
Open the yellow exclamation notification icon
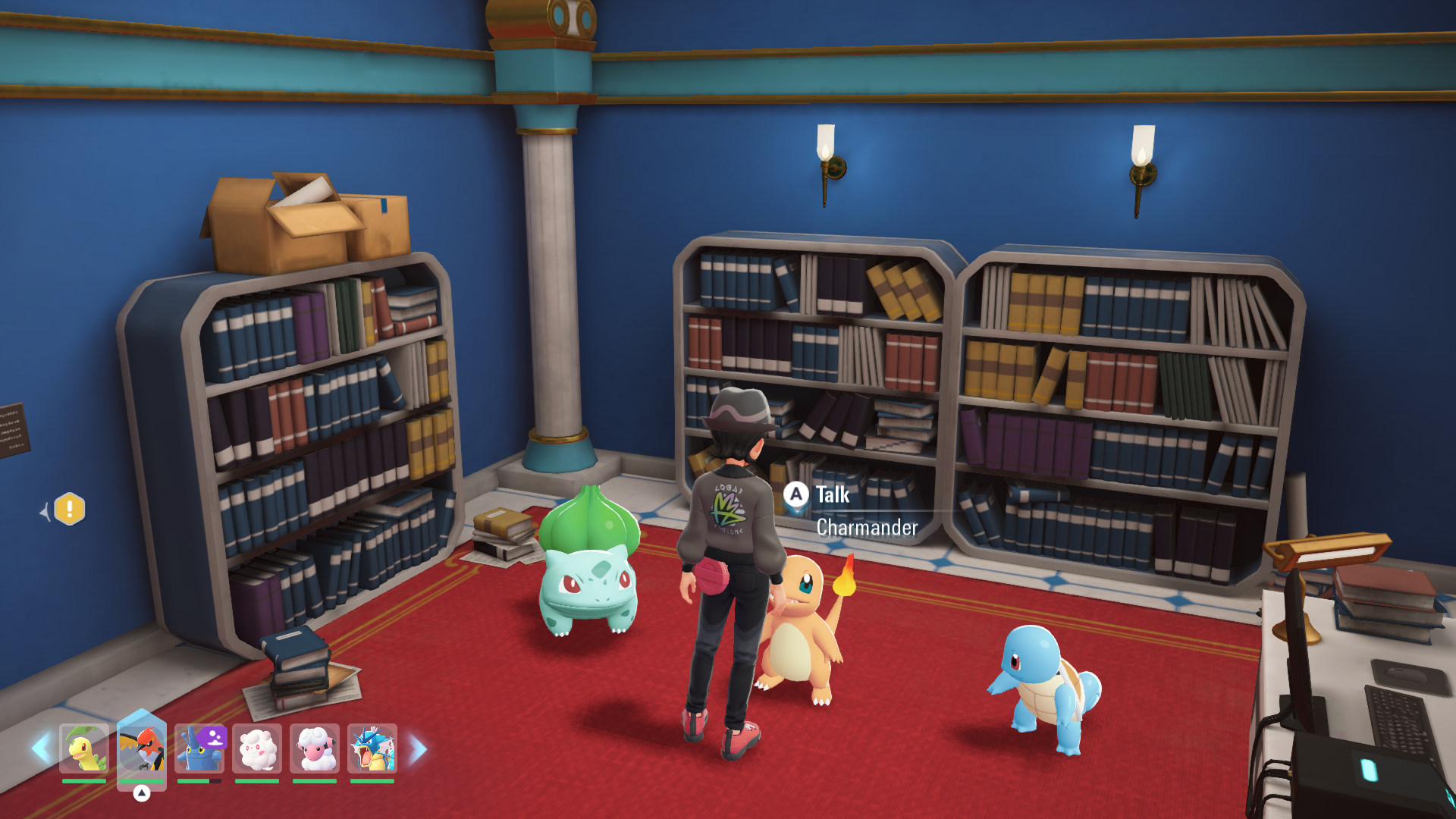pyautogui.click(x=70, y=509)
